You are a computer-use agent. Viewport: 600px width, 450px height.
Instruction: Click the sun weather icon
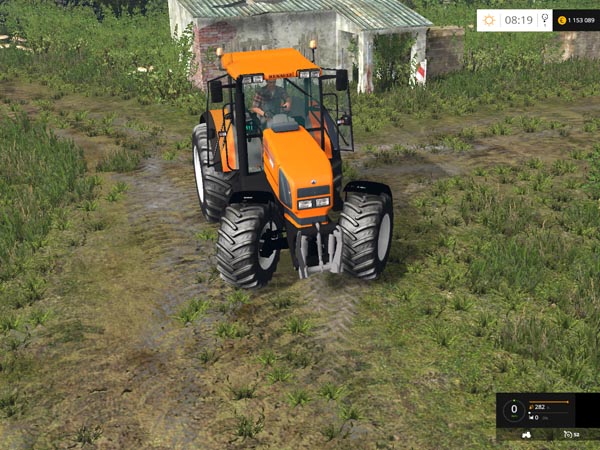(489, 20)
